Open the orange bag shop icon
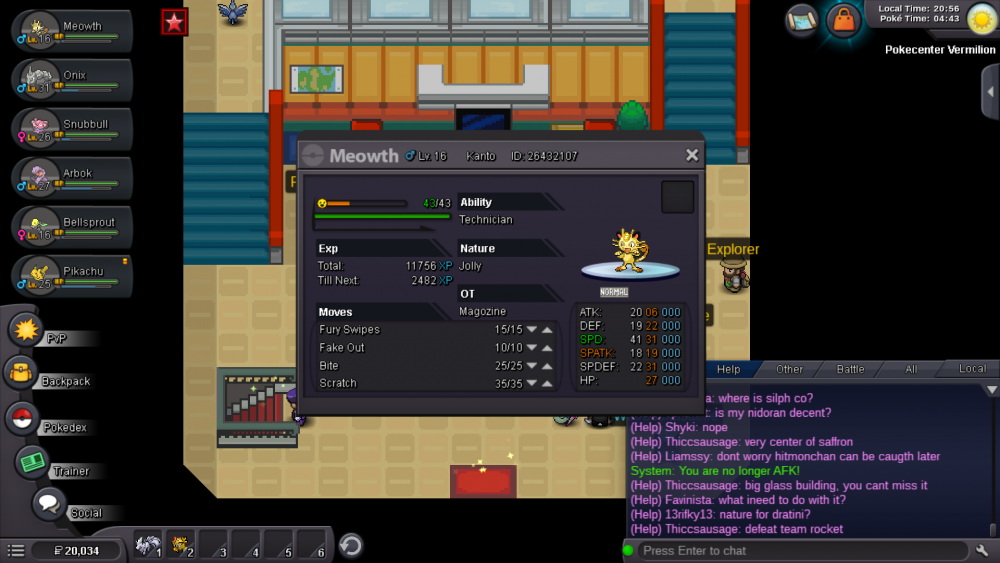This screenshot has height=563, width=1000. coord(844,20)
